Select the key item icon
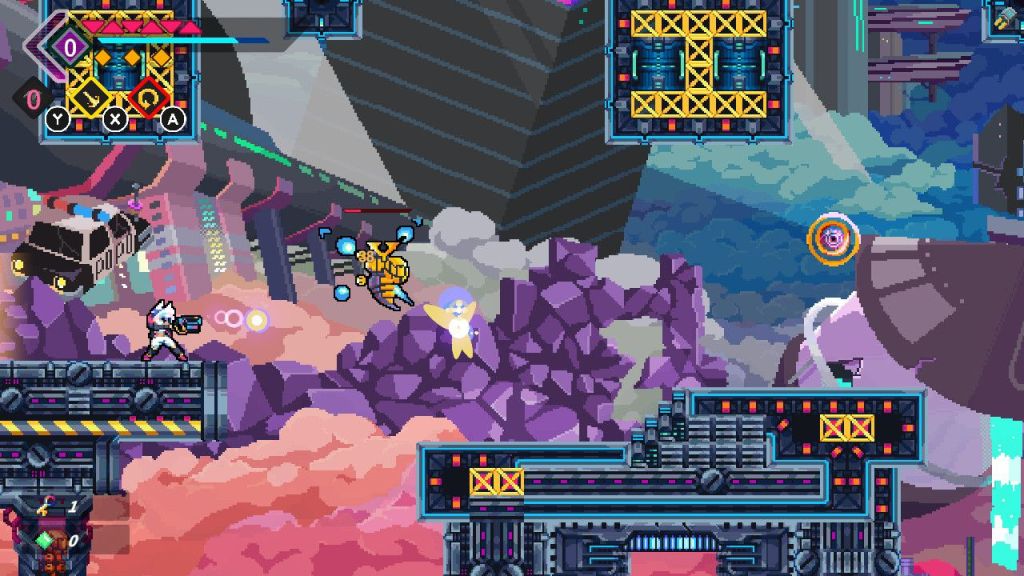 pos(46,507)
